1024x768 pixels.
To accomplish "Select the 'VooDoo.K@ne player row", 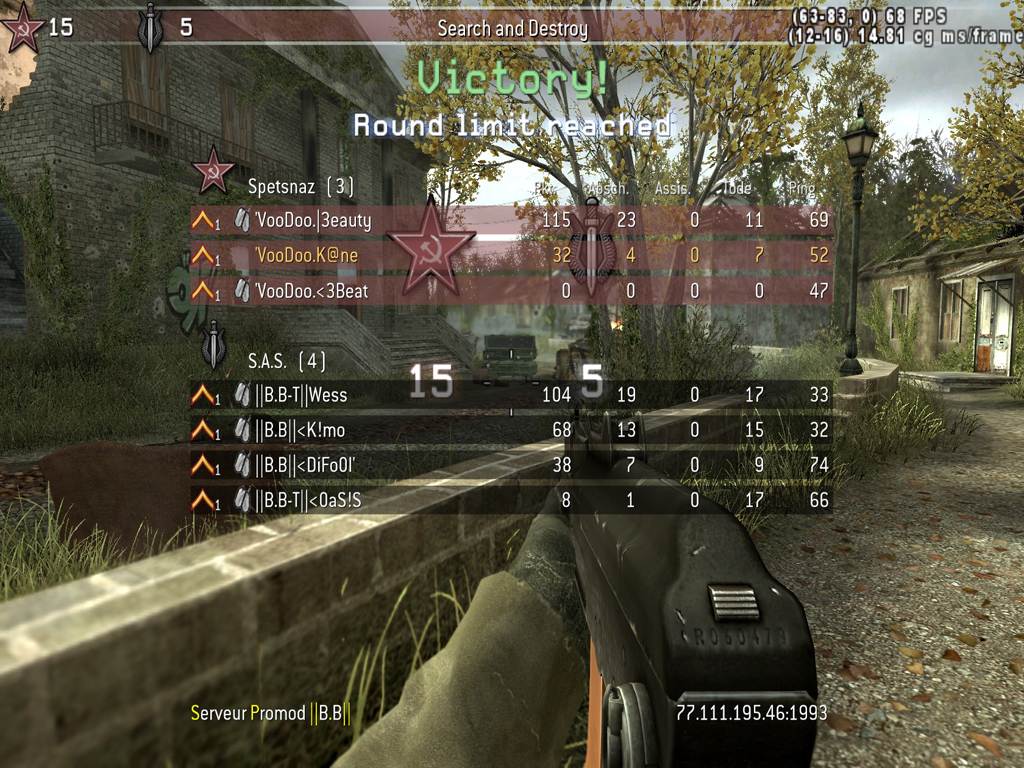I will pos(510,256).
